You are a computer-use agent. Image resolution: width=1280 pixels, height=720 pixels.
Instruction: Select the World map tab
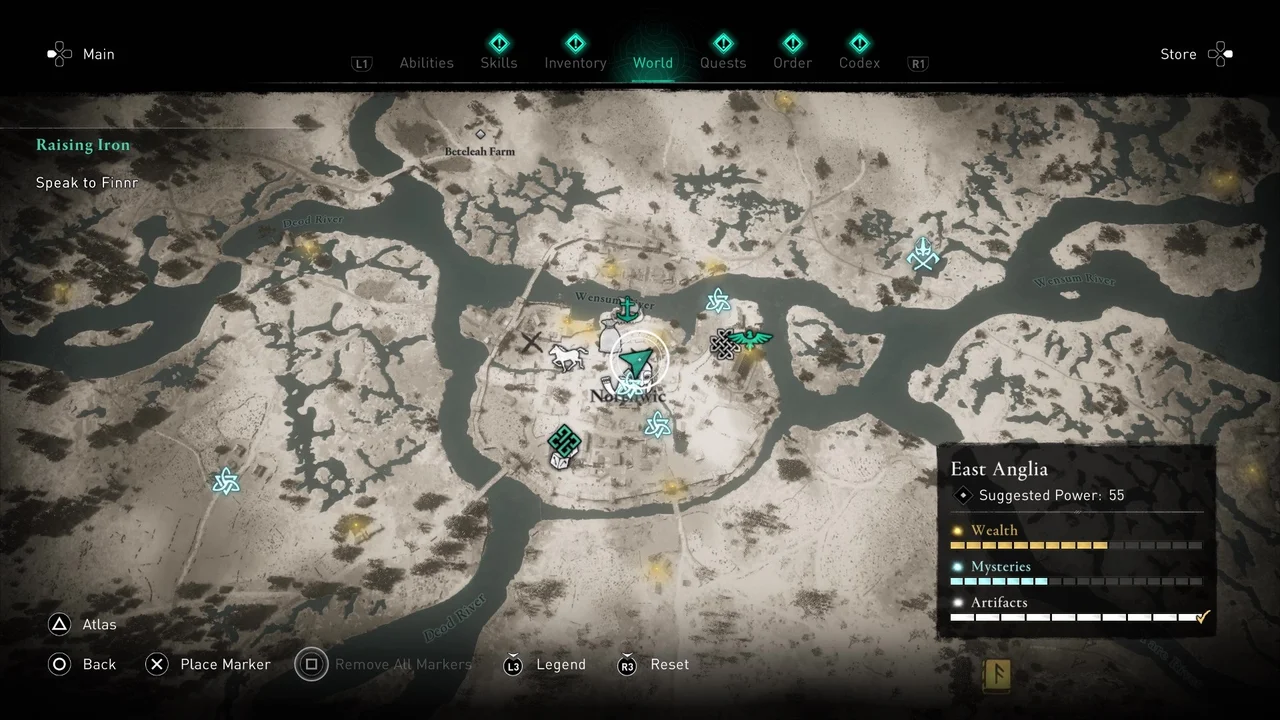pos(652,63)
